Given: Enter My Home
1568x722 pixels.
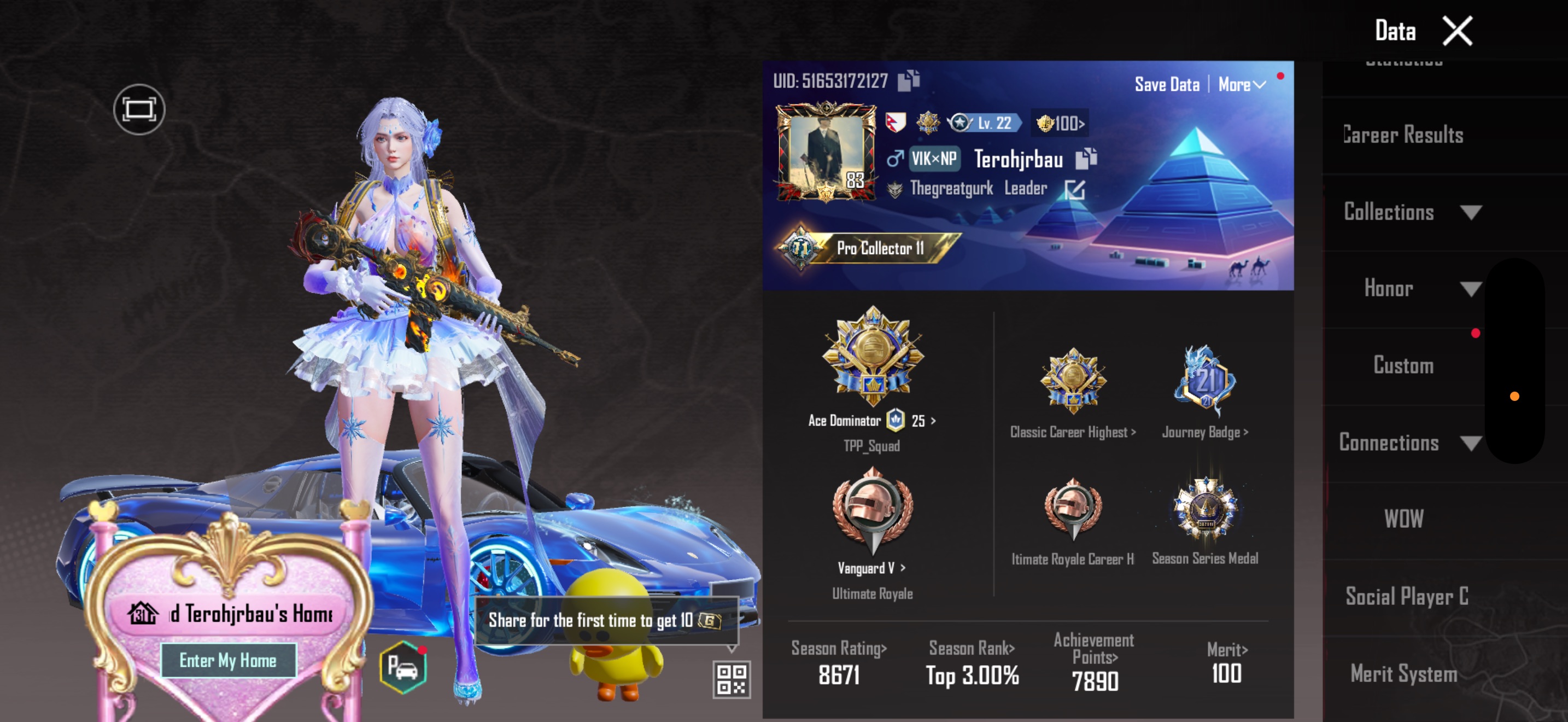Looking at the screenshot, I should pyautogui.click(x=227, y=661).
